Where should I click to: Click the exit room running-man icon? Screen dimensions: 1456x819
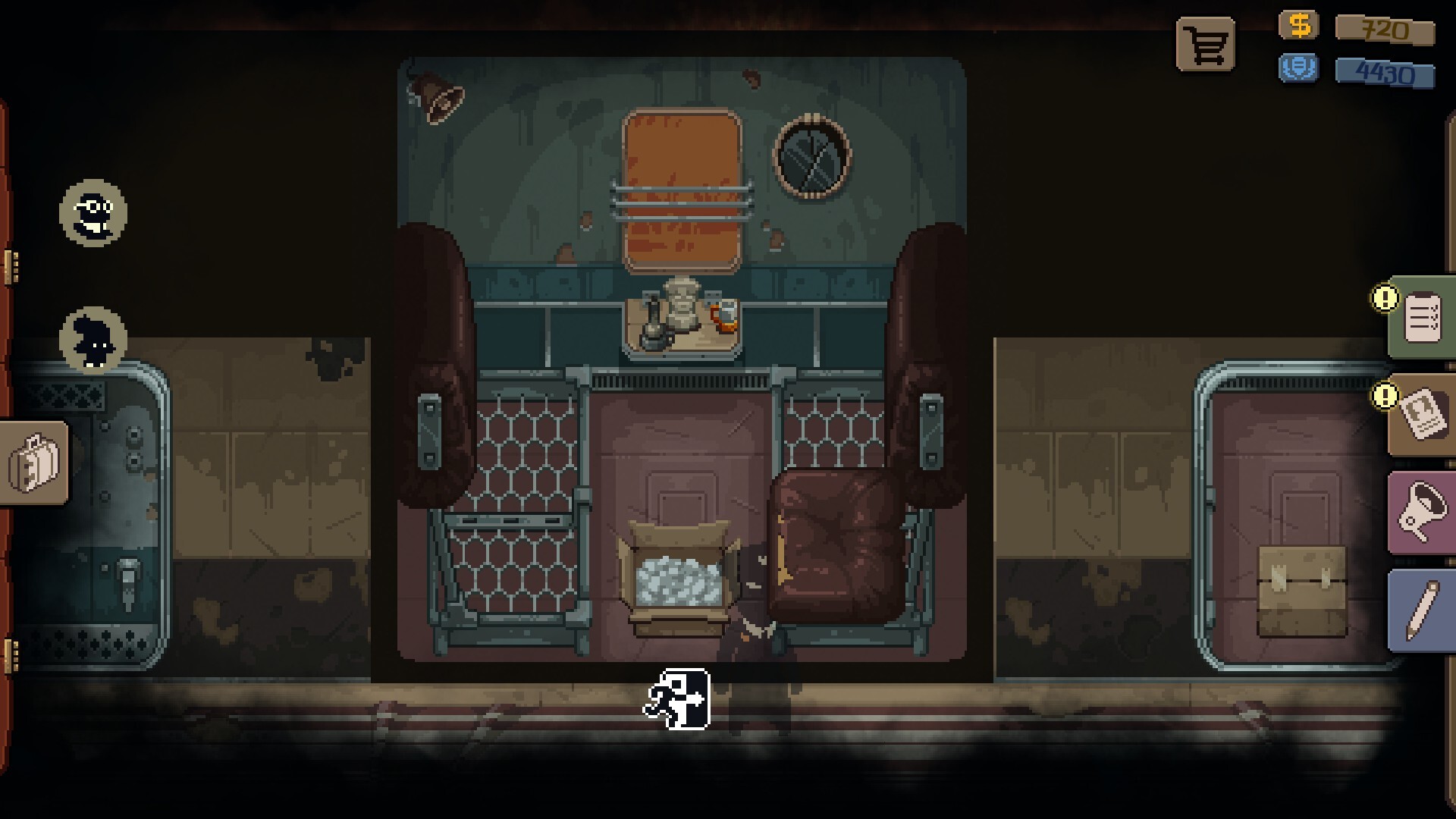pyautogui.click(x=677, y=699)
